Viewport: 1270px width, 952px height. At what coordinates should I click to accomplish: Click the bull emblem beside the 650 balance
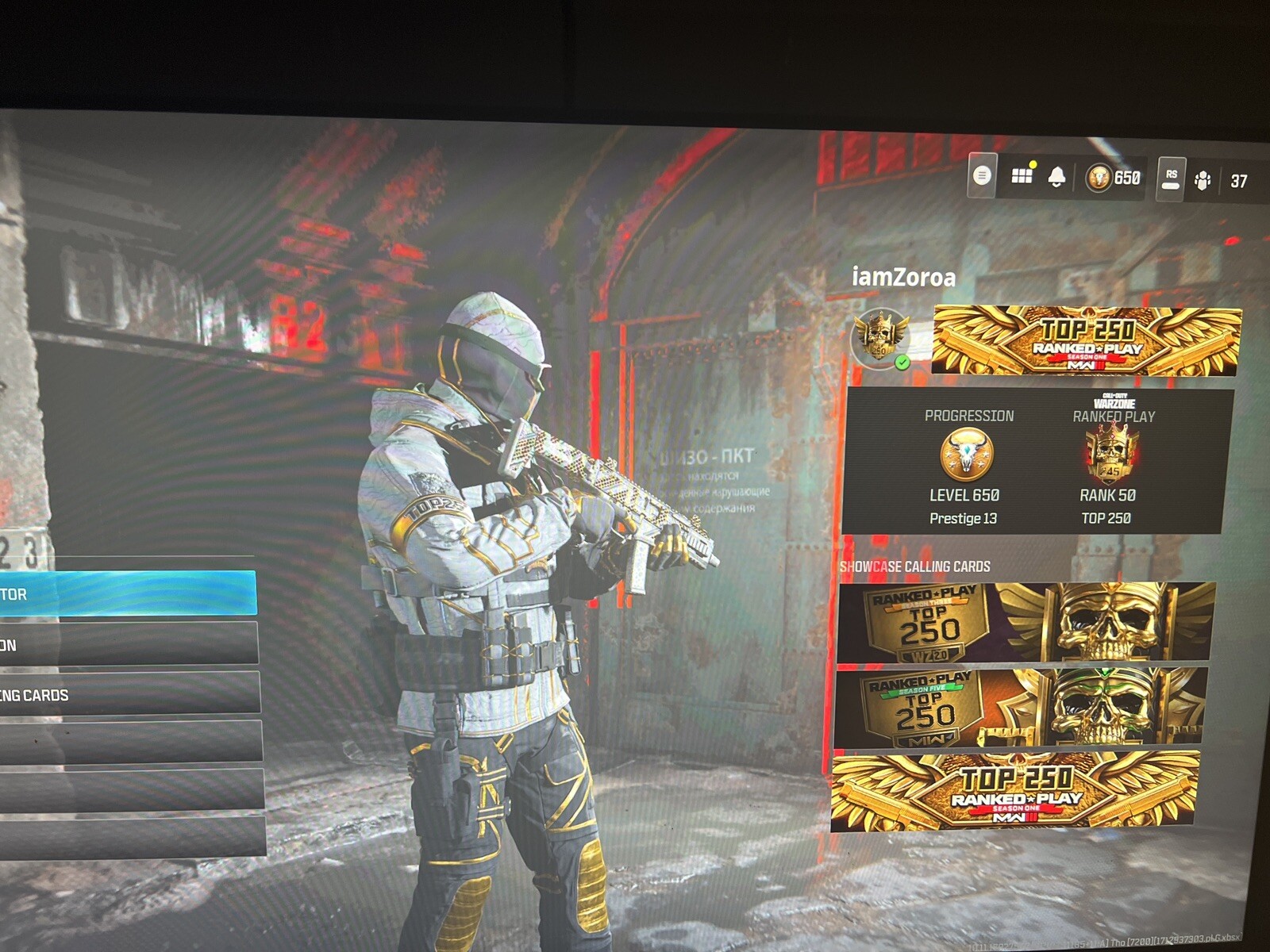(x=1099, y=178)
